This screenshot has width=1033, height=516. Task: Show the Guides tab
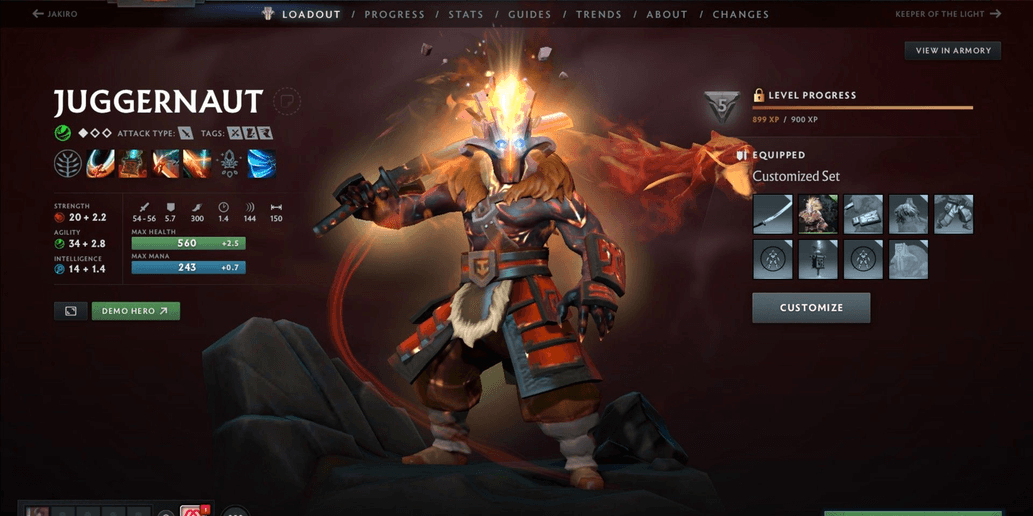click(529, 15)
